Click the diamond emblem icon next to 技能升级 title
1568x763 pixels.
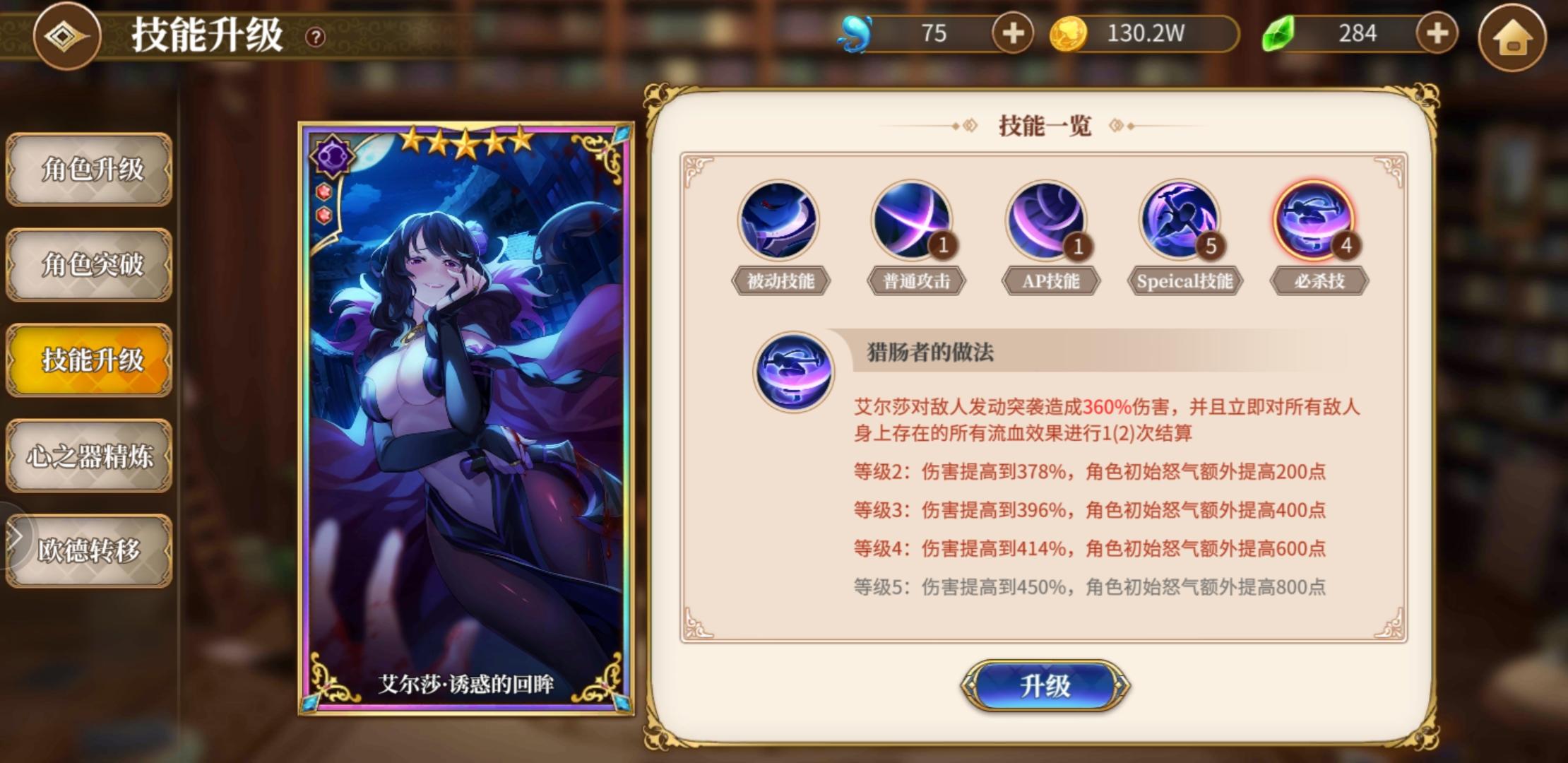66,37
